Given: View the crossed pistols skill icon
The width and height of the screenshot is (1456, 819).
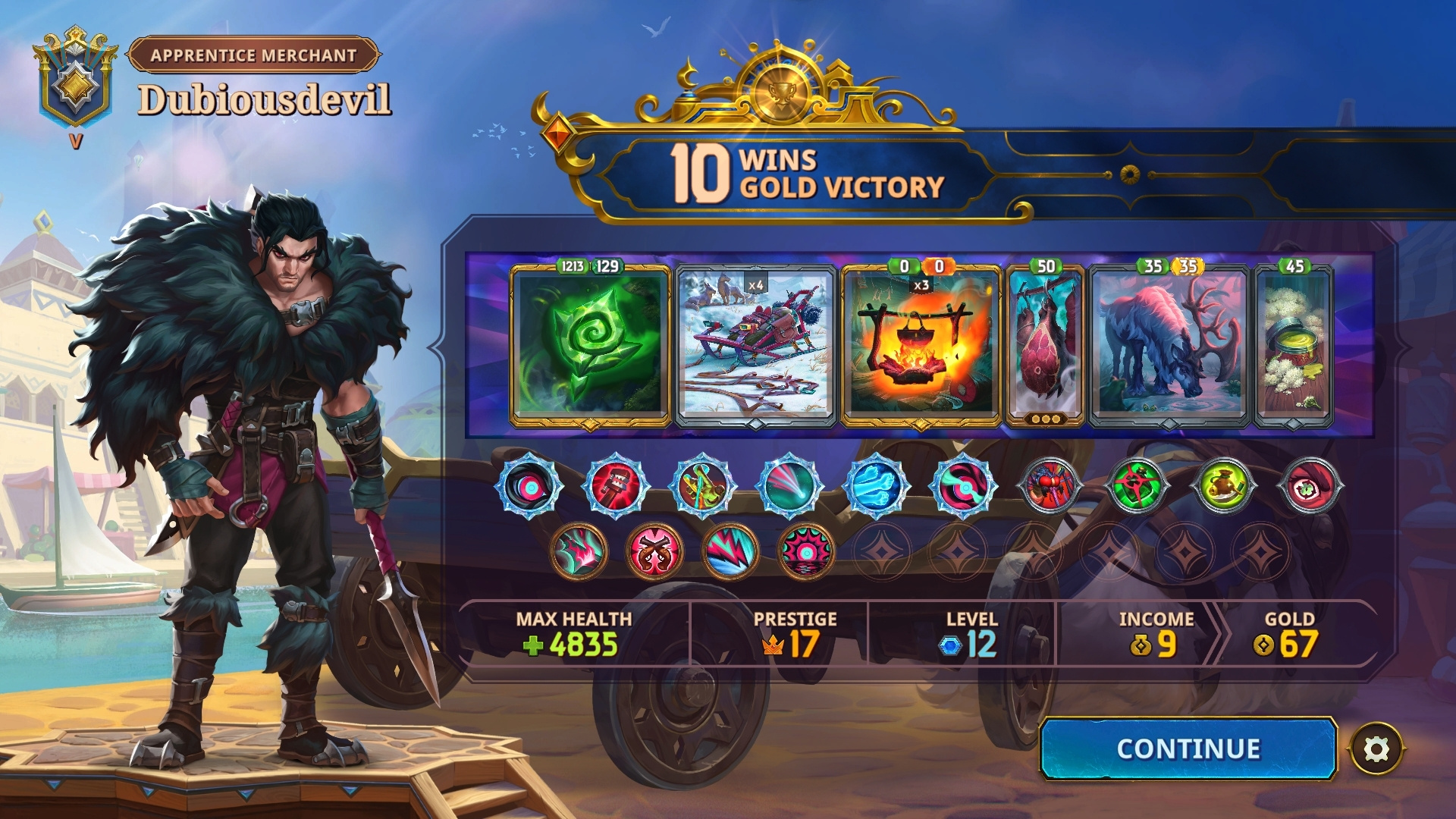Looking at the screenshot, I should (x=654, y=551).
